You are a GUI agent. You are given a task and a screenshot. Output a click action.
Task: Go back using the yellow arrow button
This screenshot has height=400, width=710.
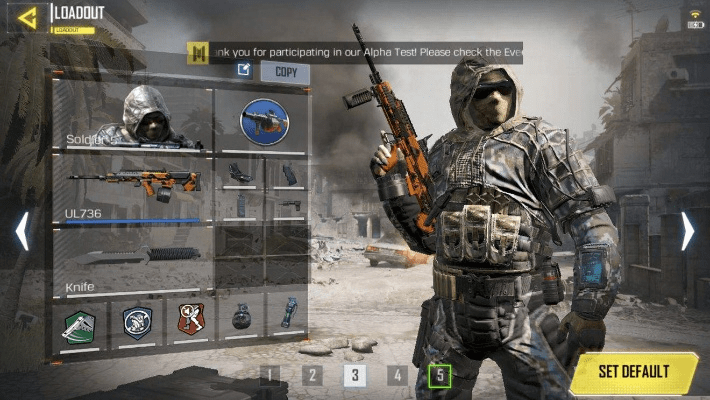28,17
